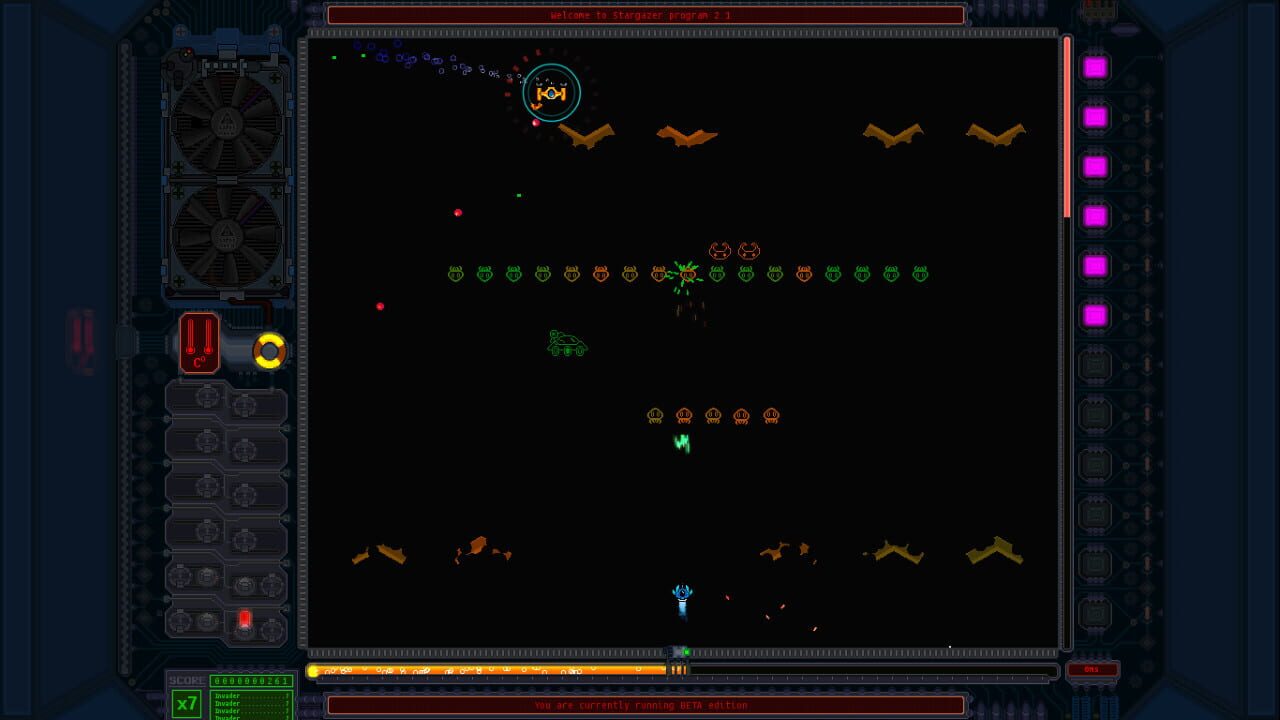Screen dimensions: 1280x720
Task: Click the round knob on left panel grid
Action: 207,397
